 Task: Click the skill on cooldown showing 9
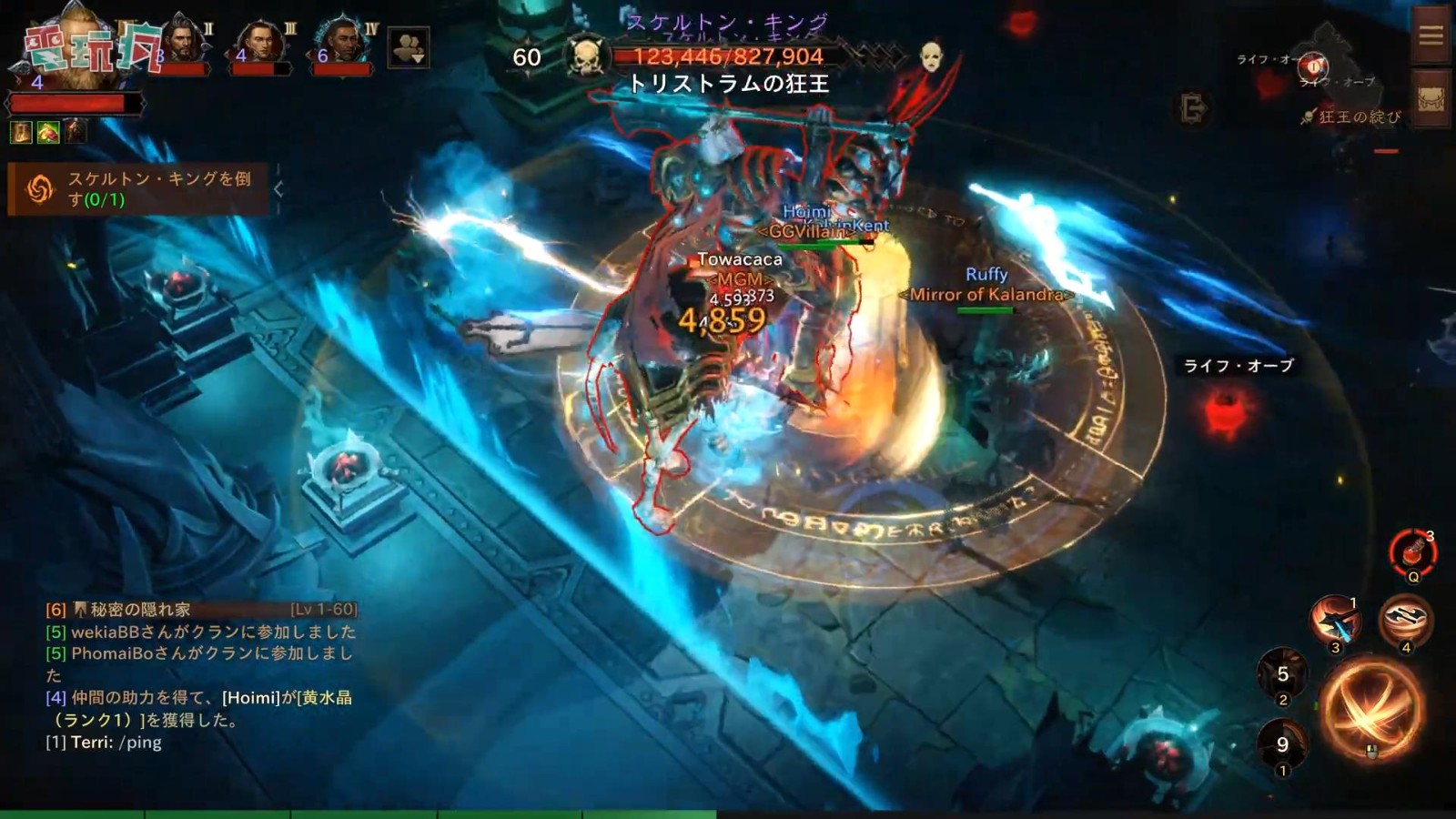[x=1280, y=743]
